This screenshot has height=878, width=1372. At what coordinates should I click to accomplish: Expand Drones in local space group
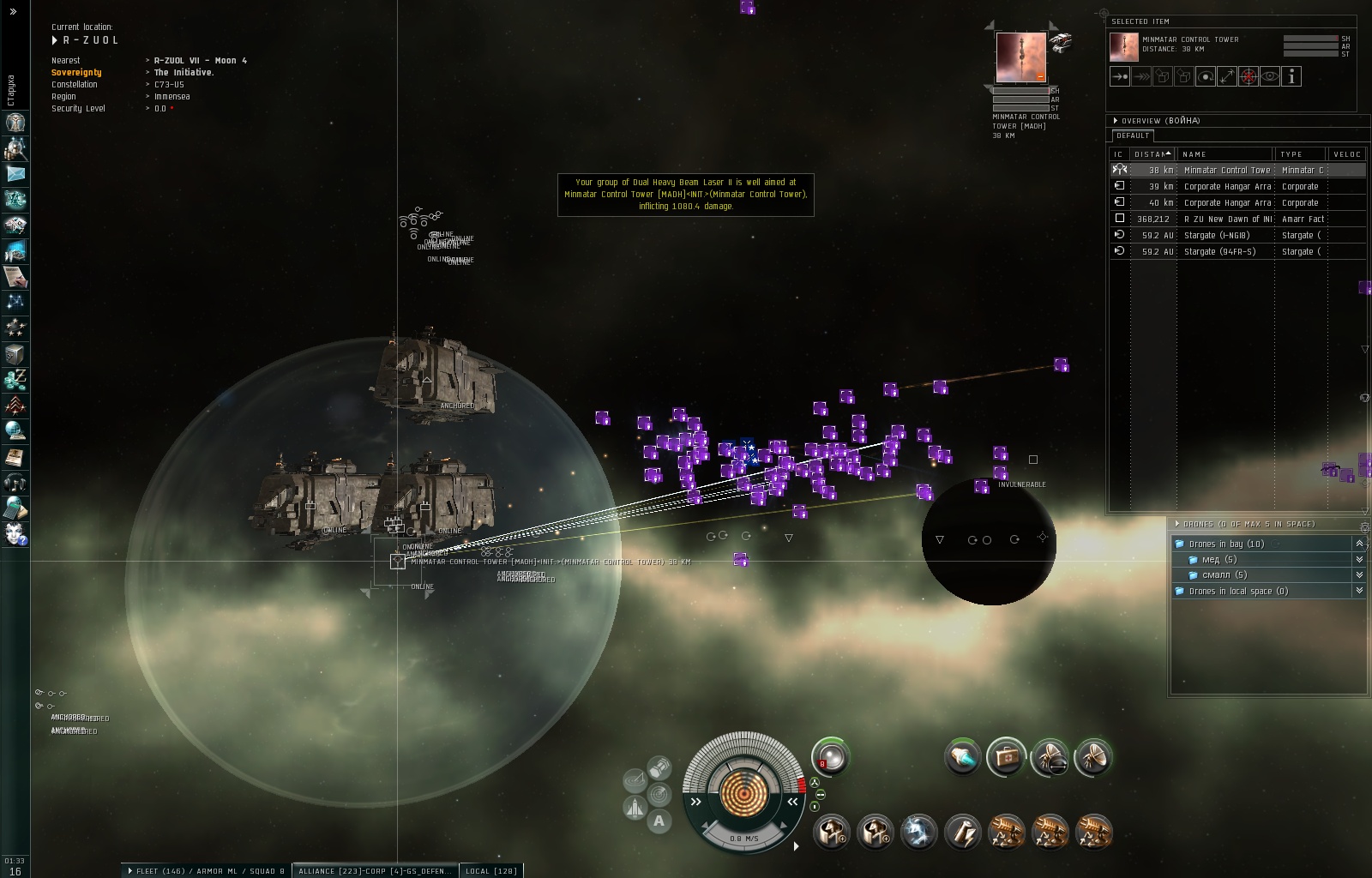coord(1359,591)
